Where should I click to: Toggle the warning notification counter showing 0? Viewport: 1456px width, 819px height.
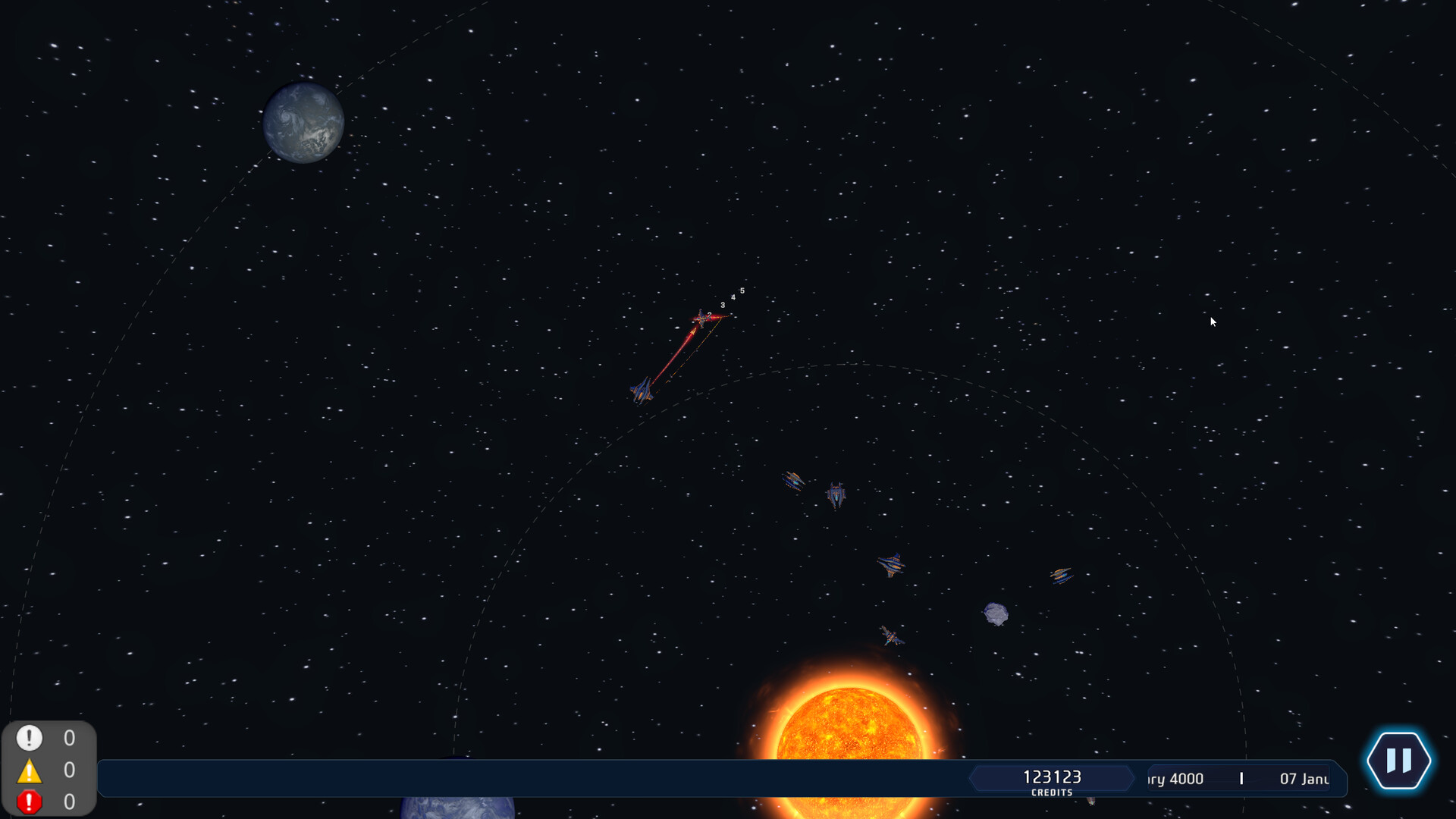(x=68, y=769)
